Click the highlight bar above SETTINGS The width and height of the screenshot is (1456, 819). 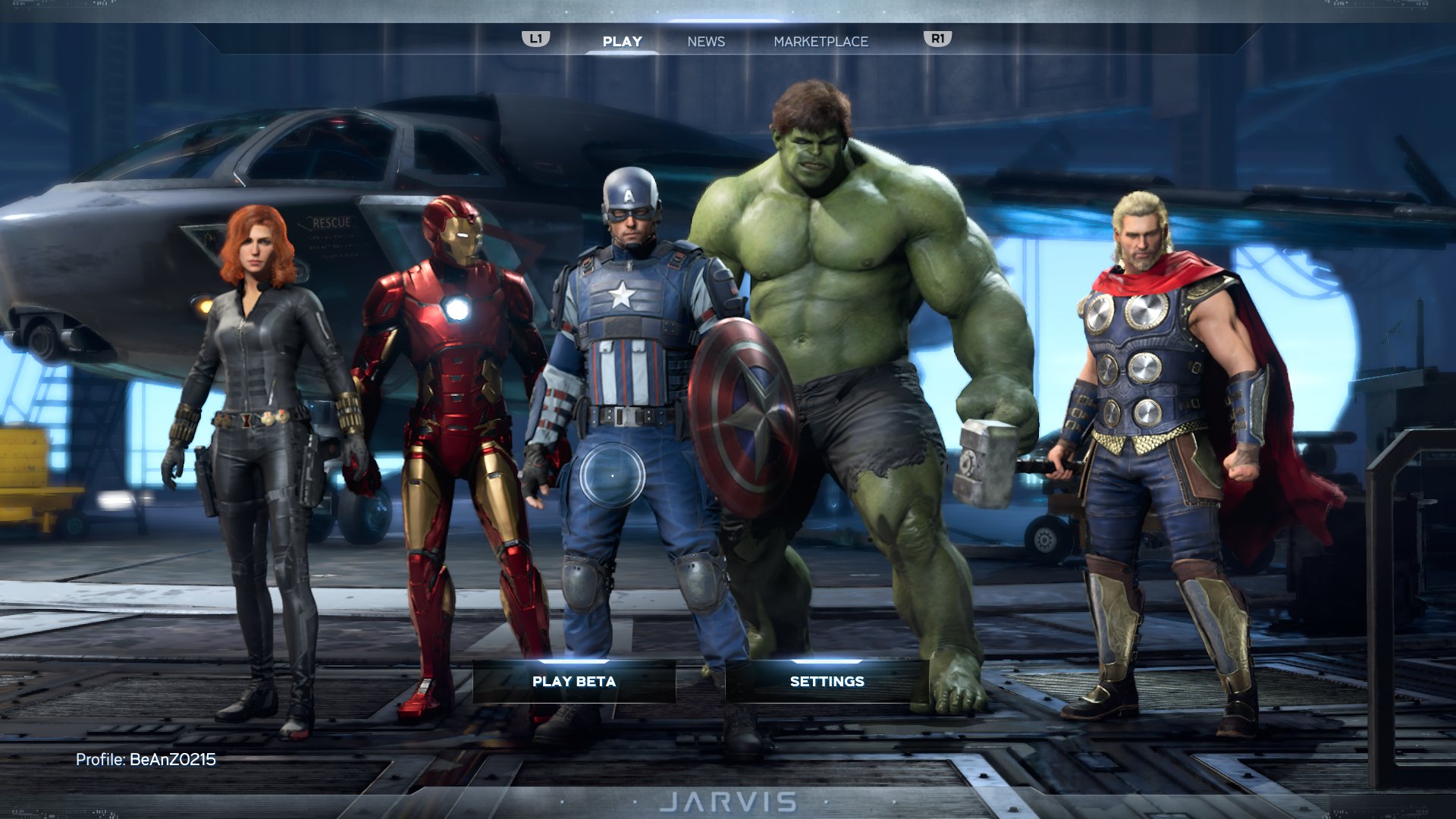click(826, 660)
